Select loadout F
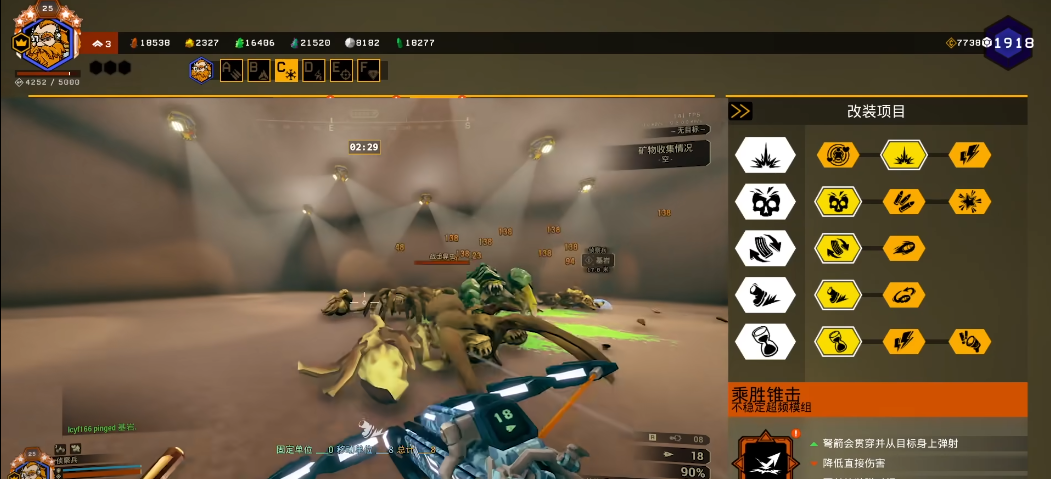This screenshot has height=479, width=1051. point(369,70)
